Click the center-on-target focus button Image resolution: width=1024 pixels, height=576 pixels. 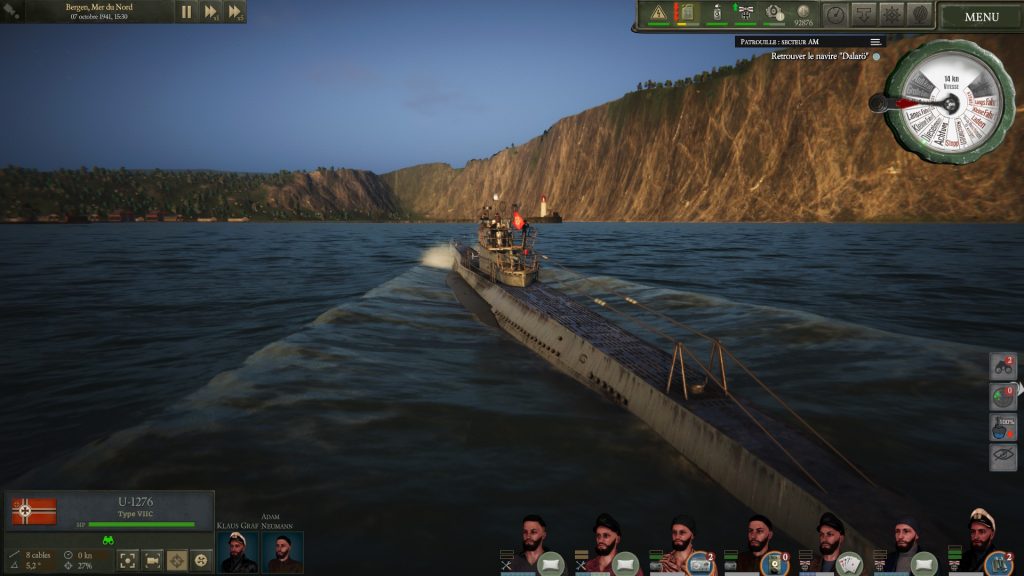click(x=127, y=560)
